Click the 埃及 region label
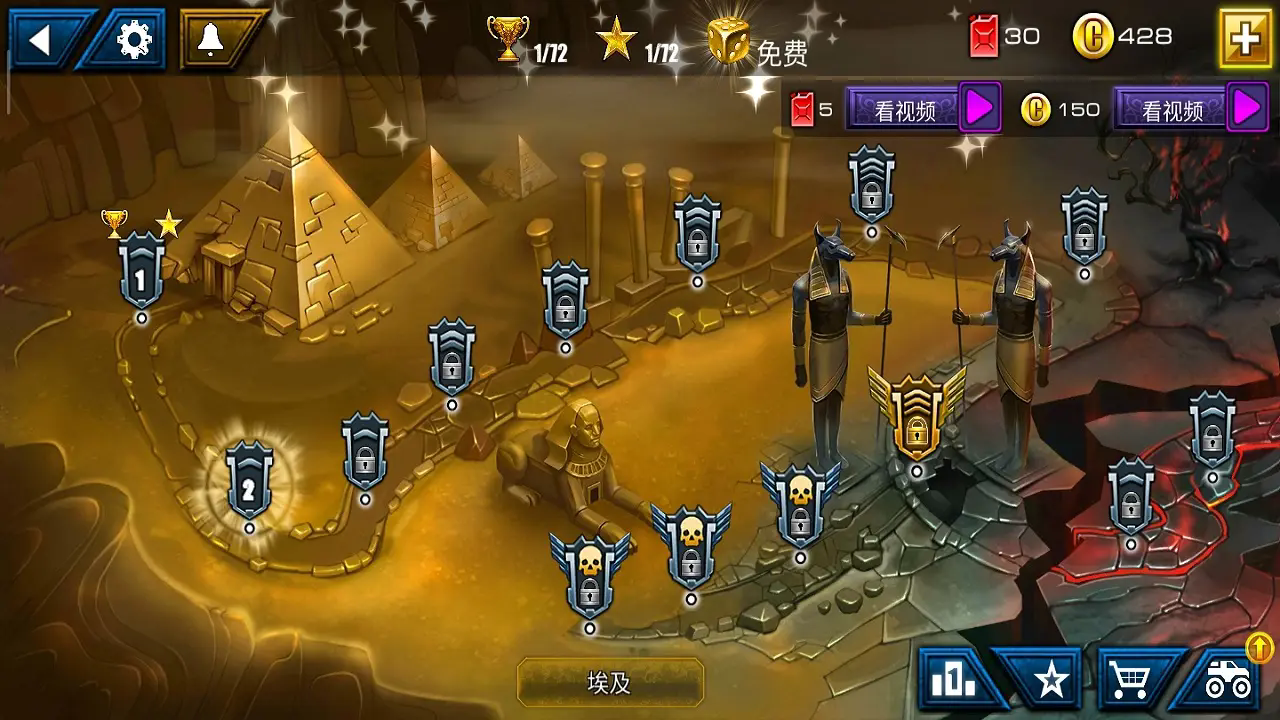The image size is (1280, 720). 610,683
